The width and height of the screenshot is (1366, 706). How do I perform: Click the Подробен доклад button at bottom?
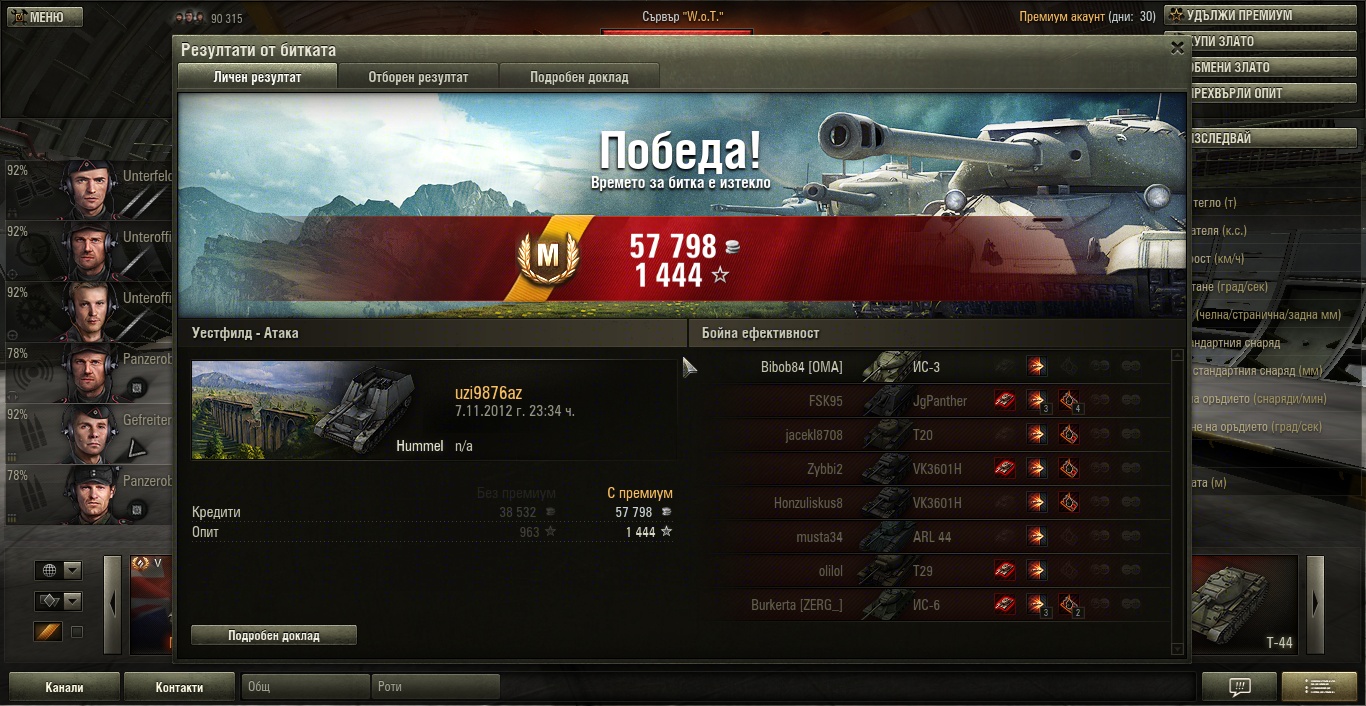point(273,635)
